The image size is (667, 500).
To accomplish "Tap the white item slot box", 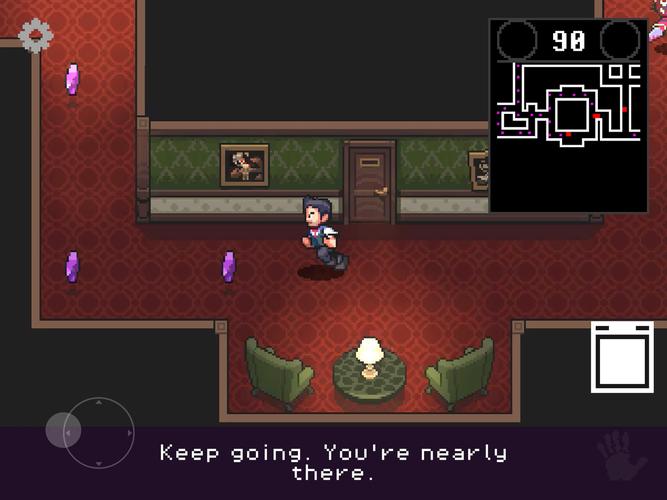I will pos(621,357).
